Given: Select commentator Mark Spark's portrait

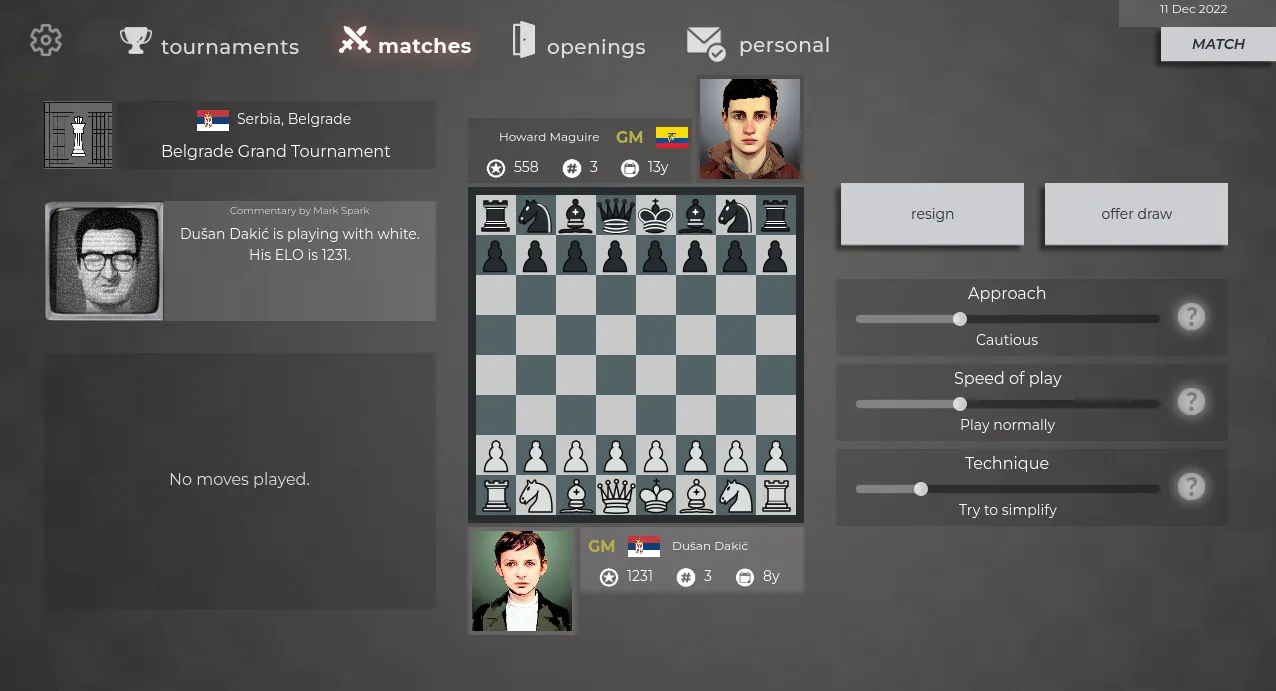Looking at the screenshot, I should (104, 261).
